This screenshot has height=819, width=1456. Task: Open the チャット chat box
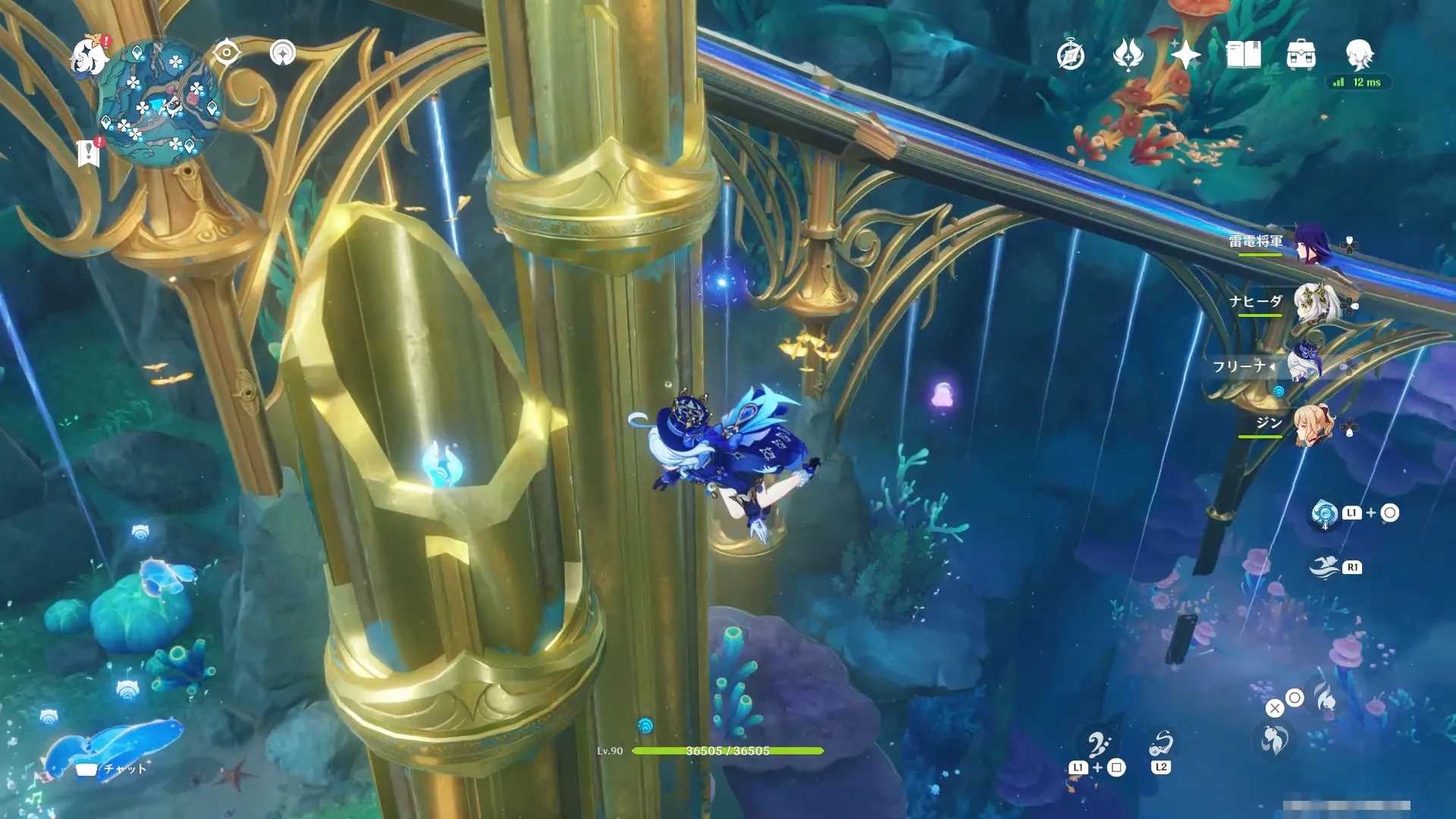click(112, 769)
